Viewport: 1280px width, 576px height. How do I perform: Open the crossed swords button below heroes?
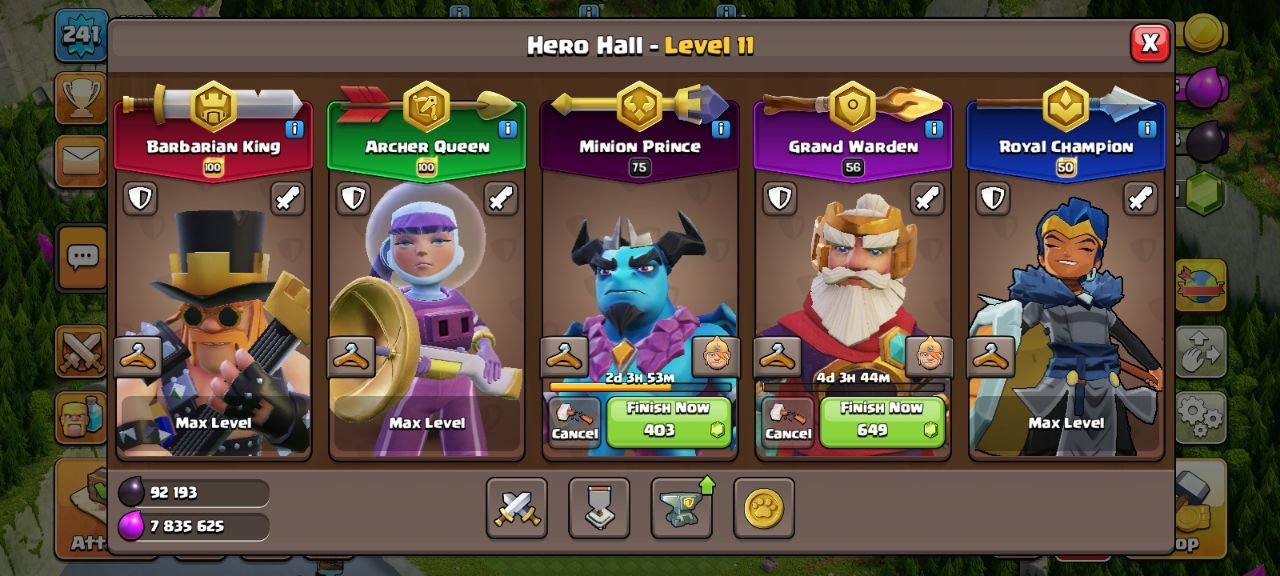[x=517, y=508]
